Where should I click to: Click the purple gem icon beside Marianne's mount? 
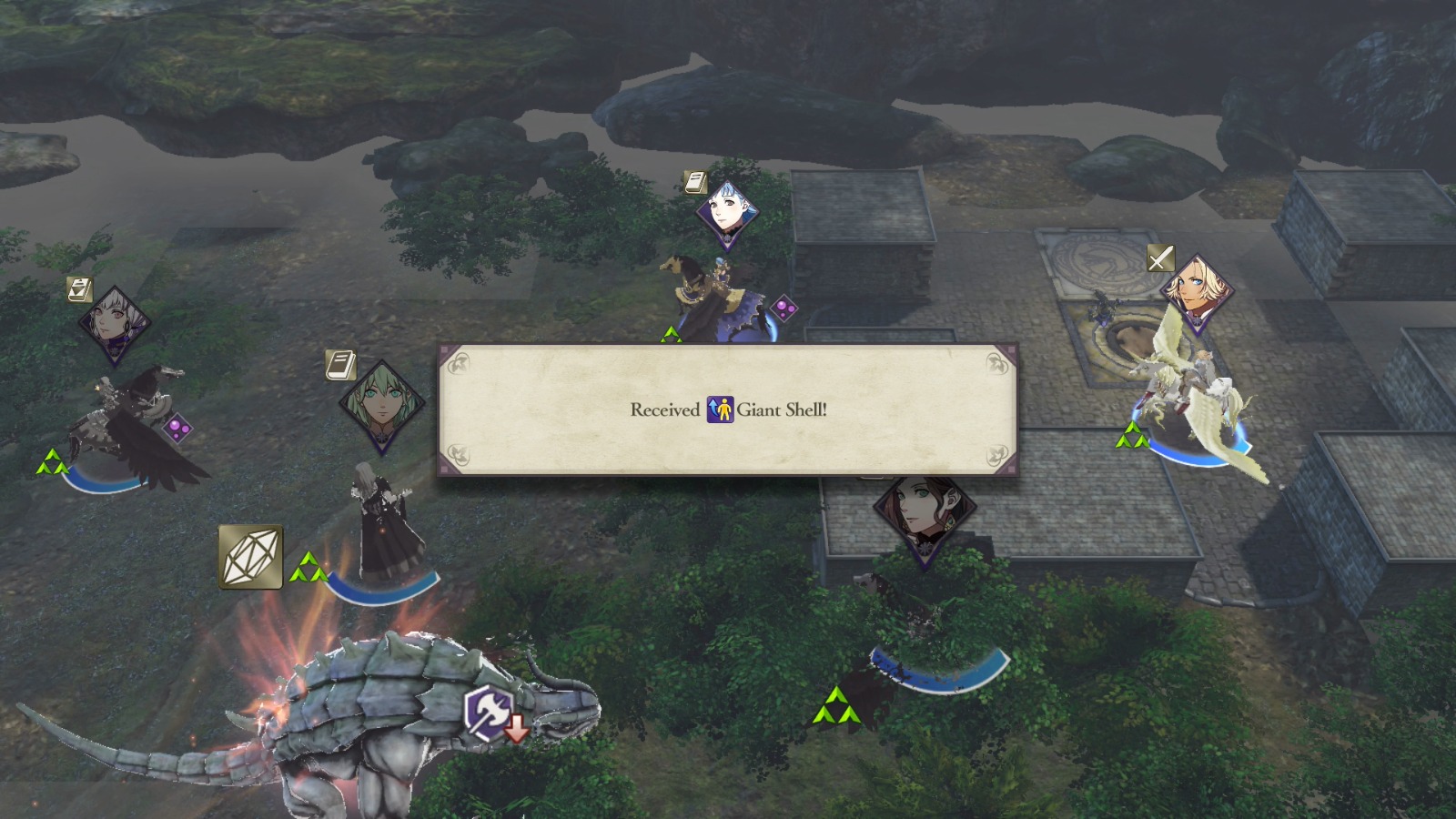[786, 309]
